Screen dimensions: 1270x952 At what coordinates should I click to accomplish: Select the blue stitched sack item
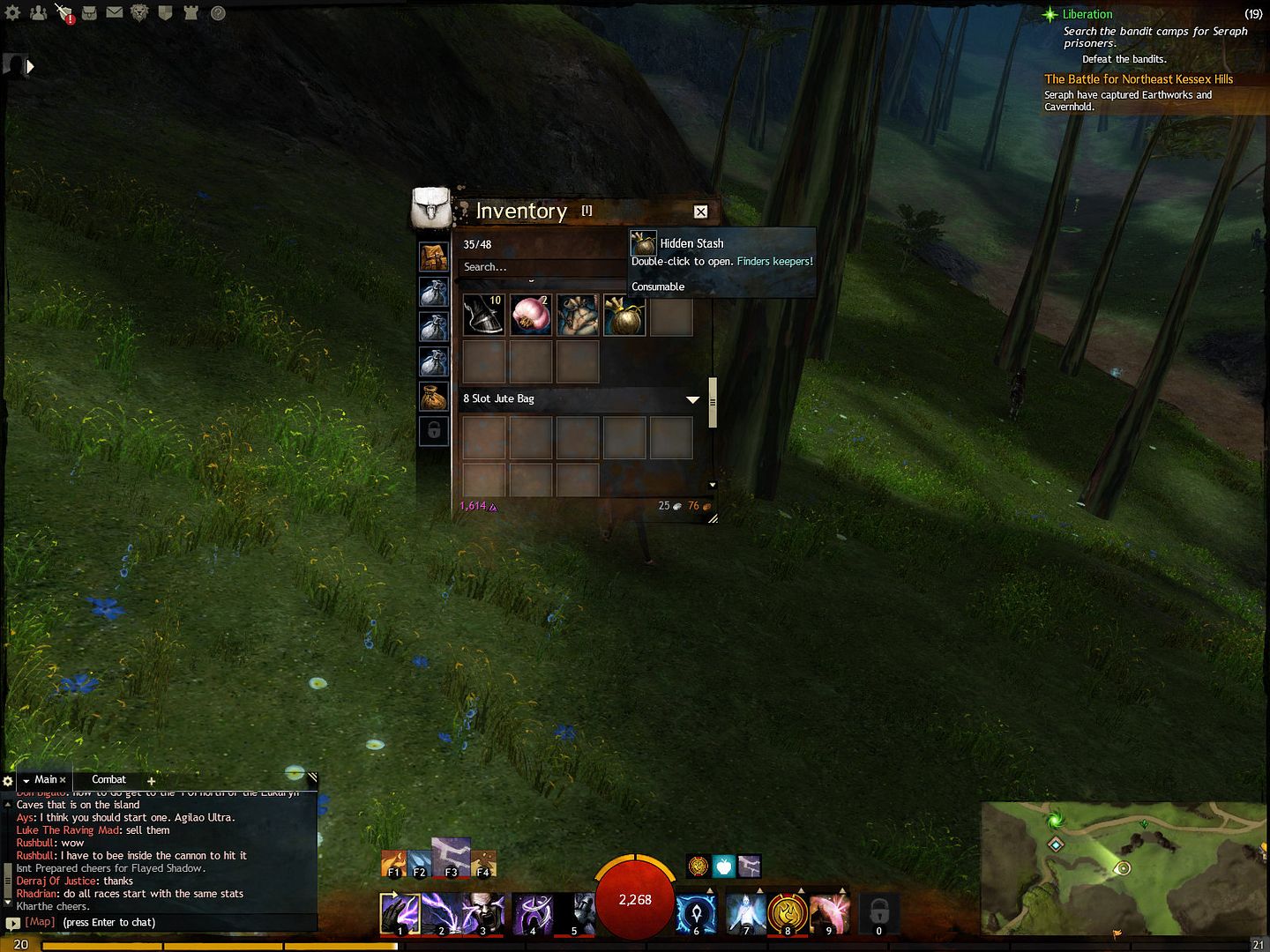coord(578,316)
